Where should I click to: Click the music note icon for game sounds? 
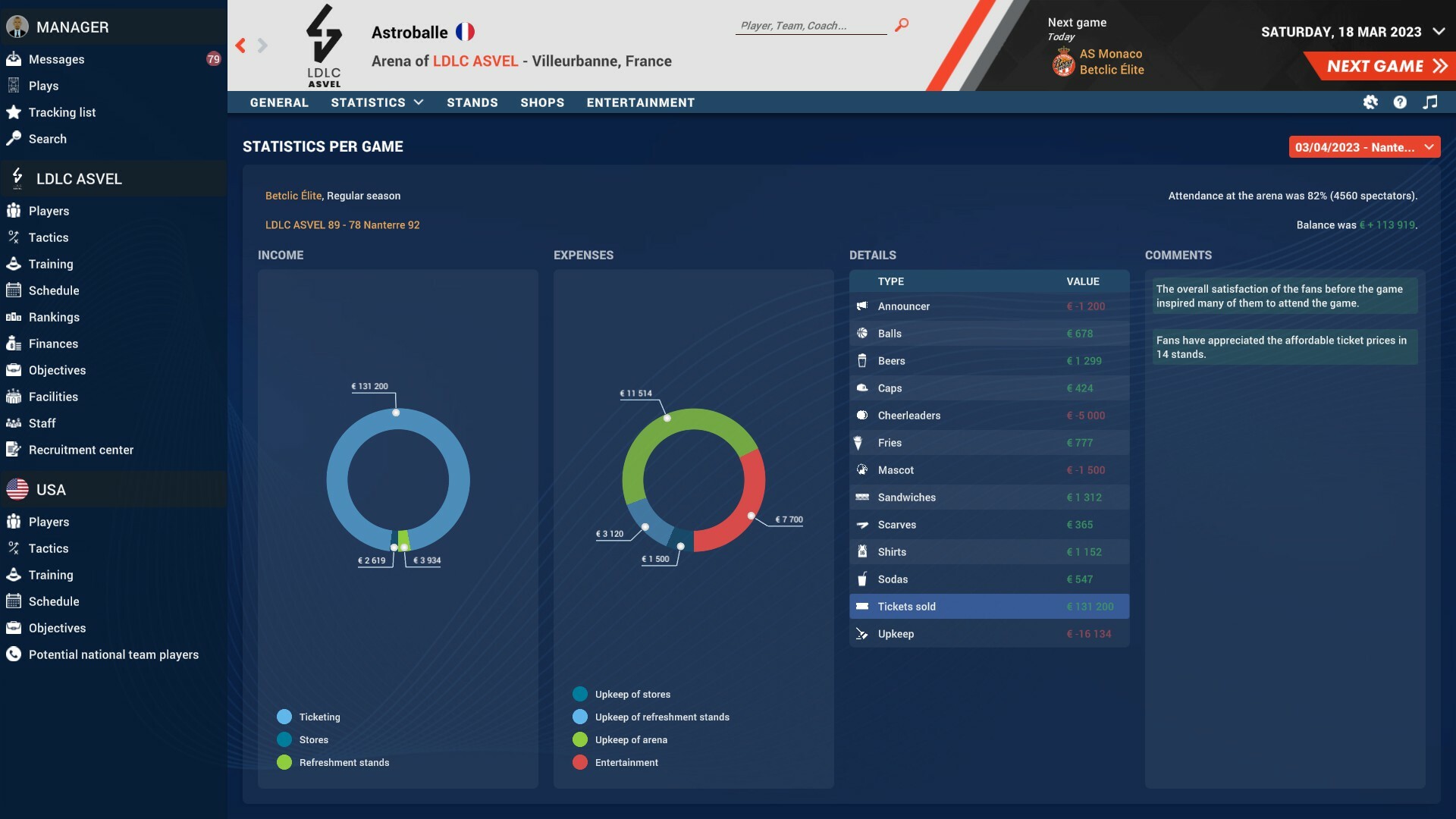[1432, 102]
